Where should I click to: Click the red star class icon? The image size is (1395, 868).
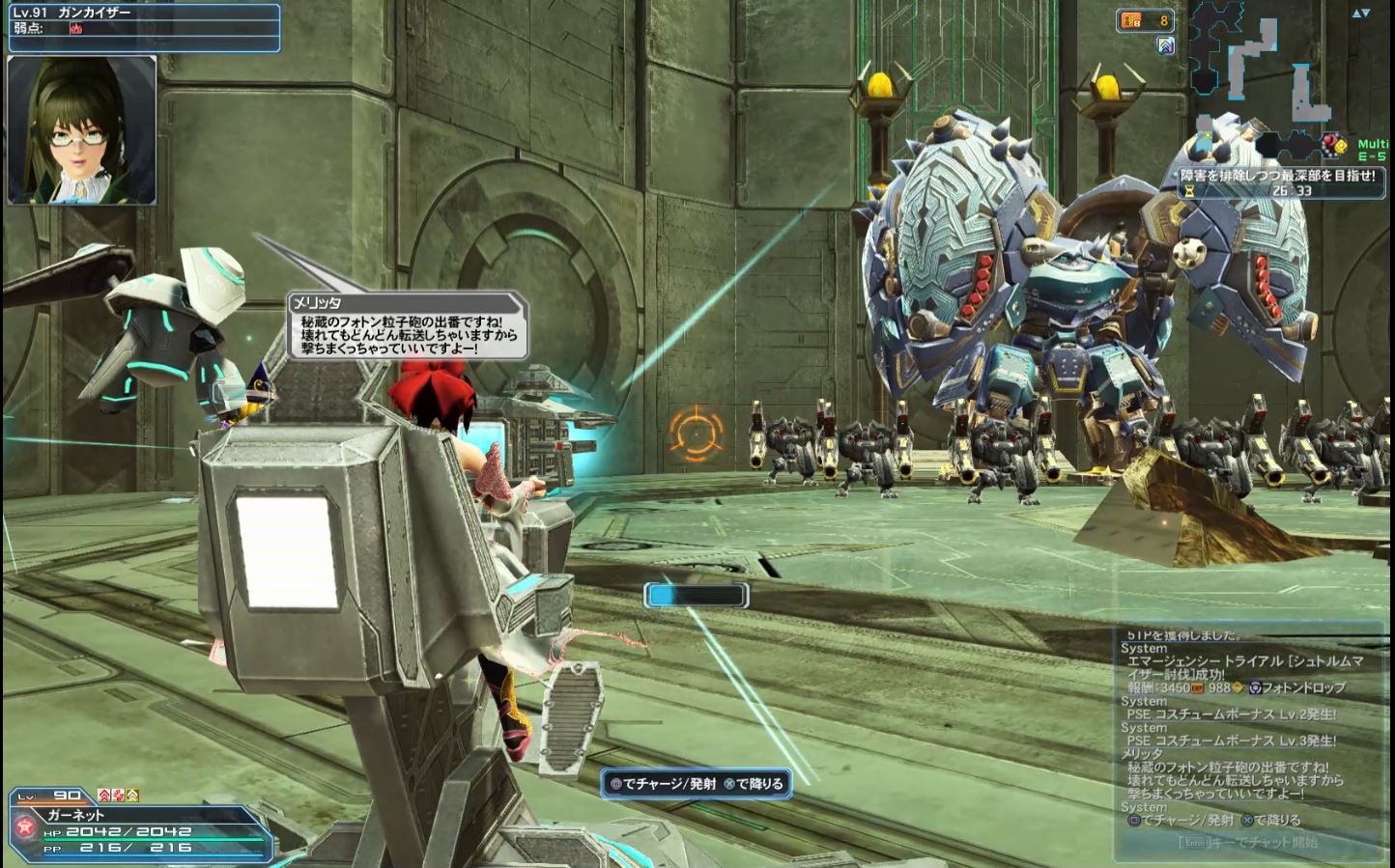pos(26,826)
